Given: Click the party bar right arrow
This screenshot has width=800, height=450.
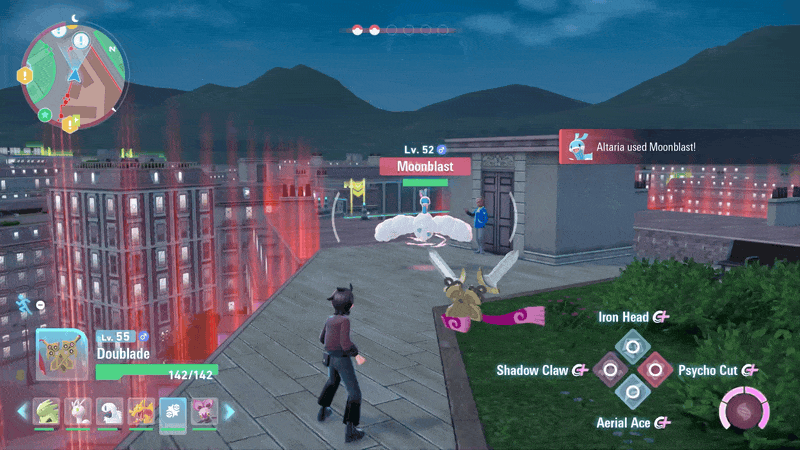Looking at the screenshot, I should coord(228,411).
